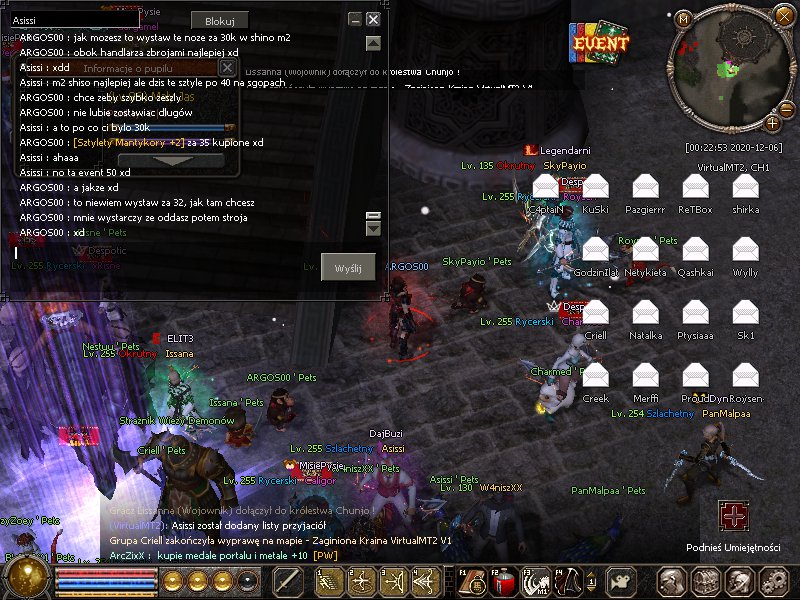Click the whisper recipient name field

[x=75, y=19]
